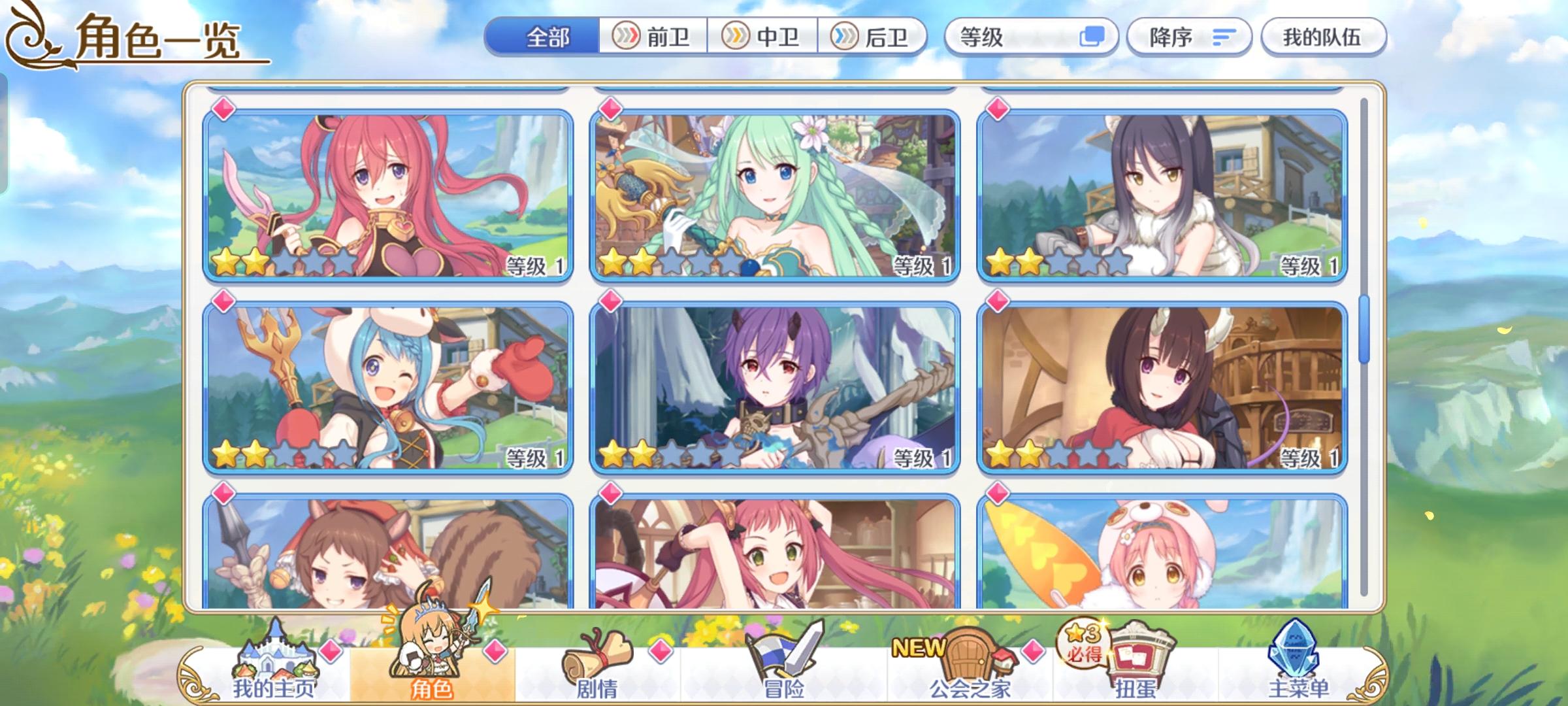Switch filter to 后卫 rearguard
This screenshot has width=1568, height=706.
click(879, 37)
